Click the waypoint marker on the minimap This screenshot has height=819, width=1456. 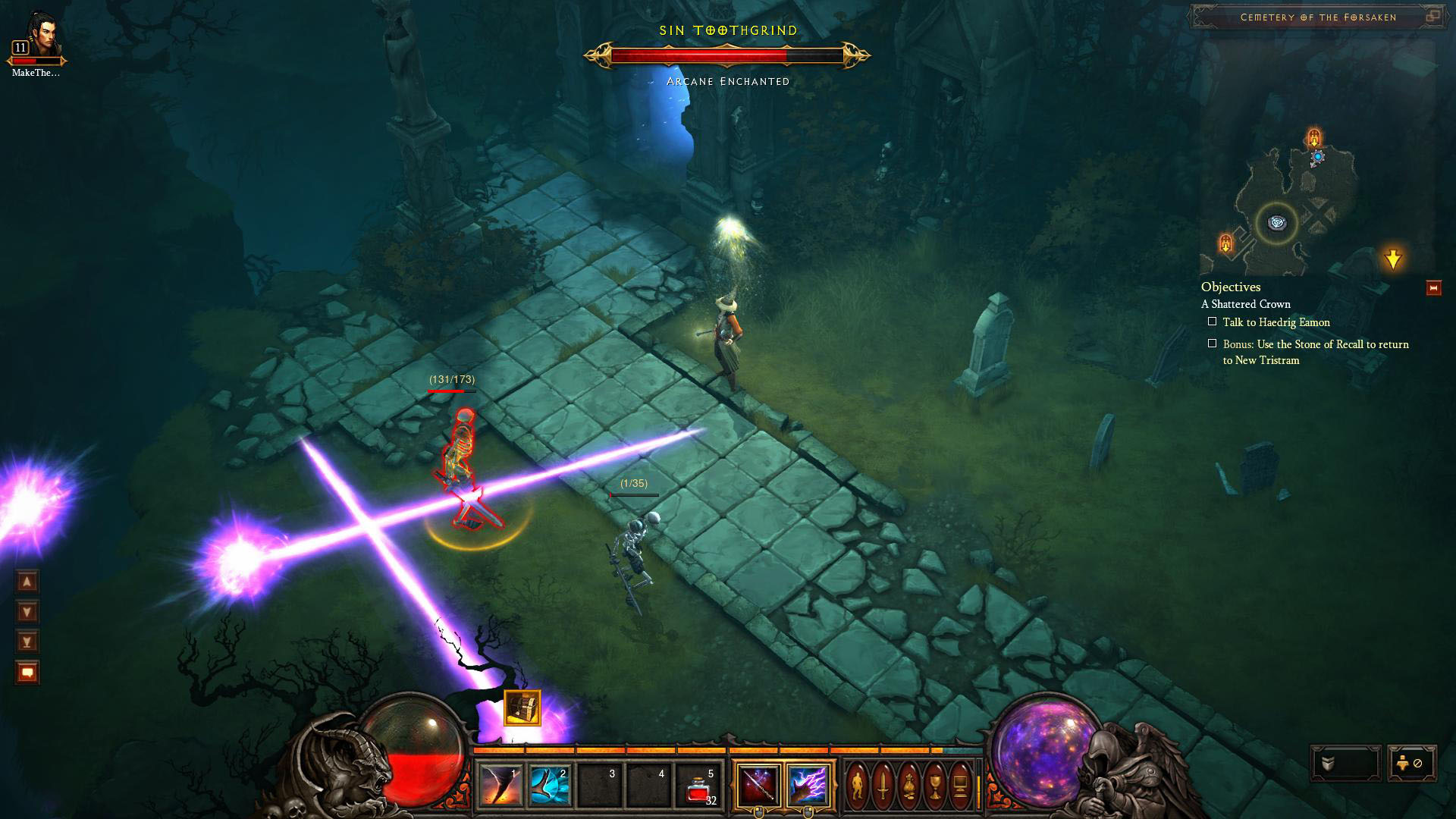point(1277,224)
